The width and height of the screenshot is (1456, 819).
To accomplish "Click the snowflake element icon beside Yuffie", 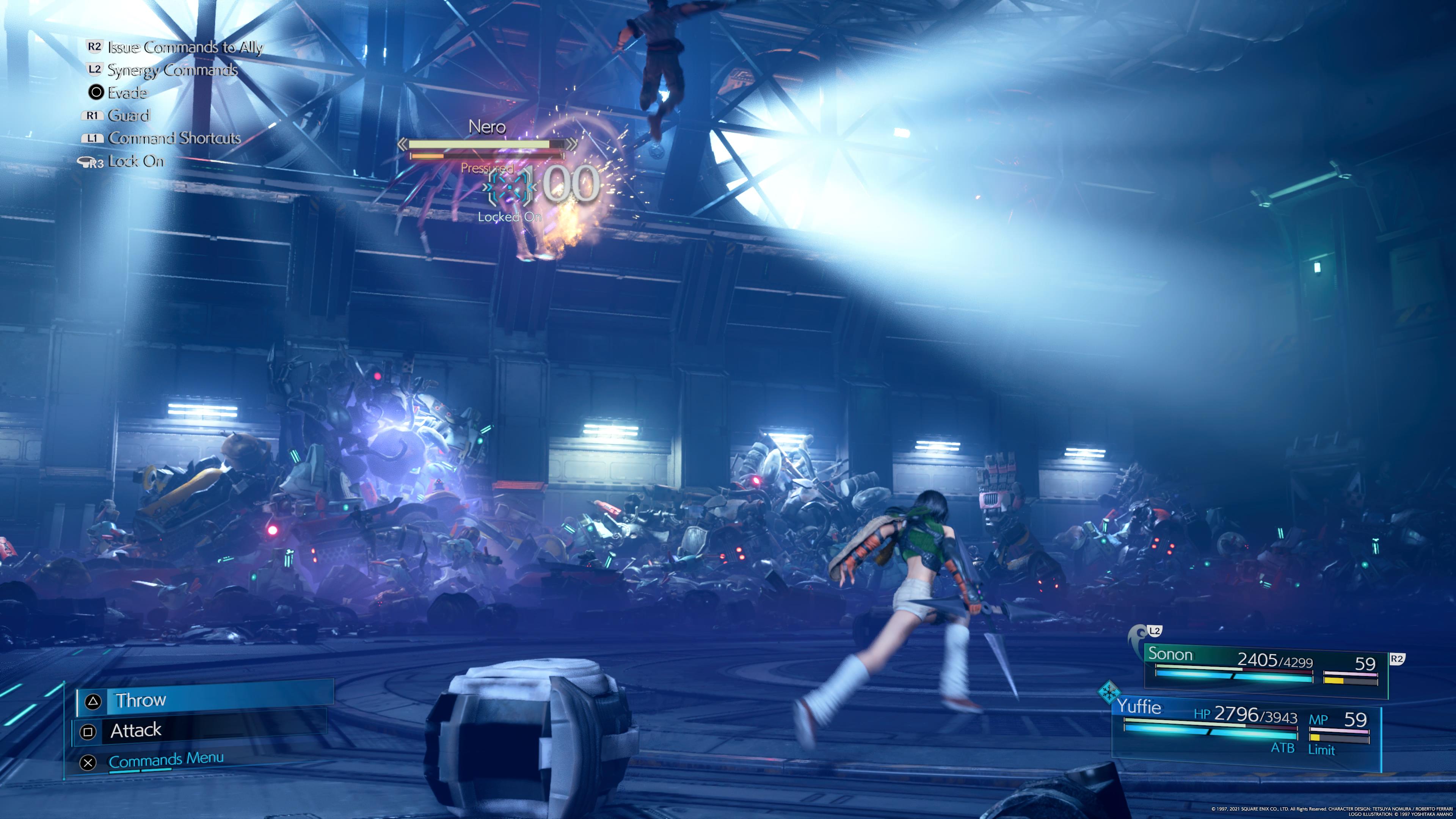I will click(x=1109, y=692).
